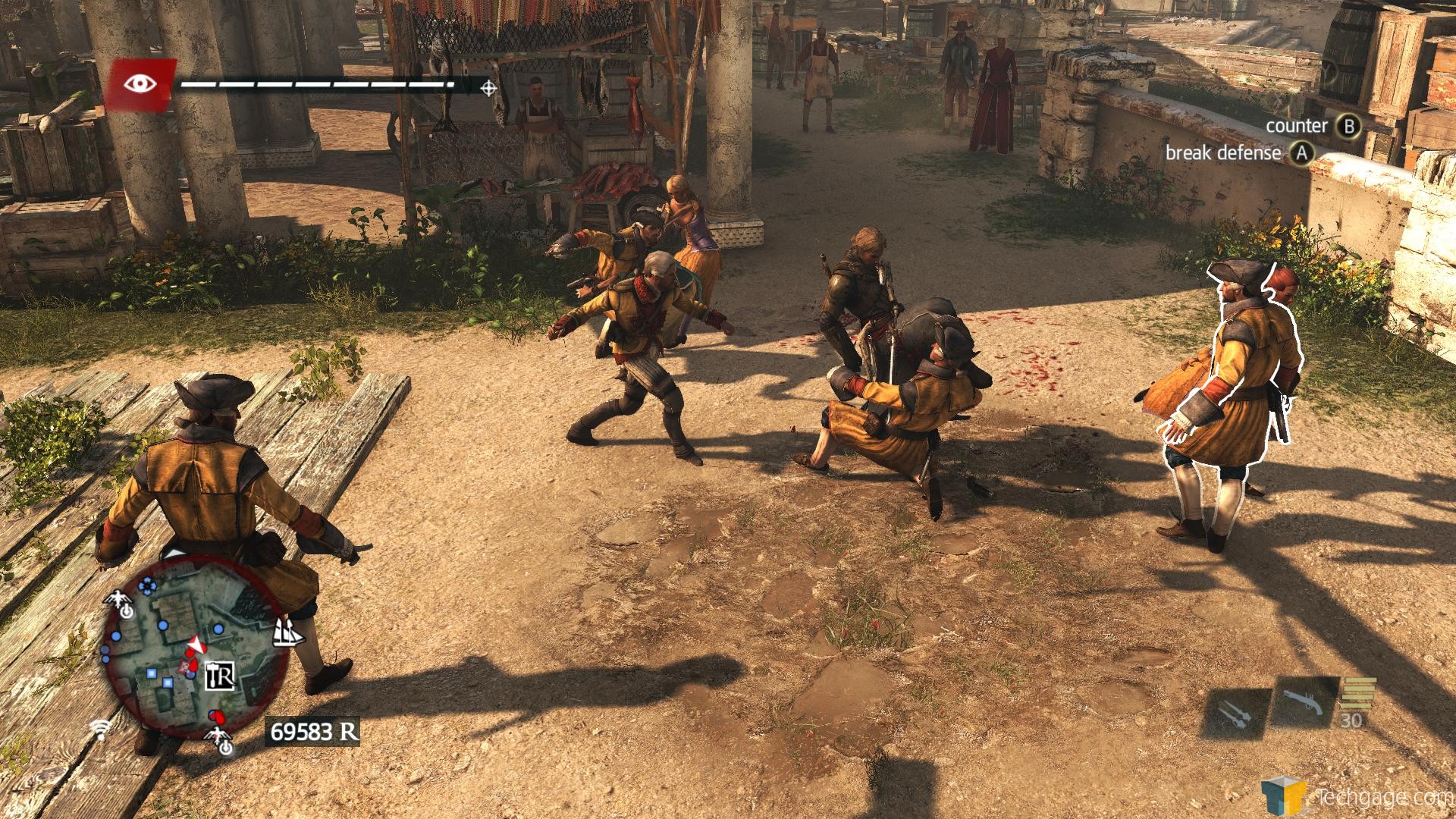Select the dual swords weapon slot
The image size is (1456, 819).
point(1234,714)
